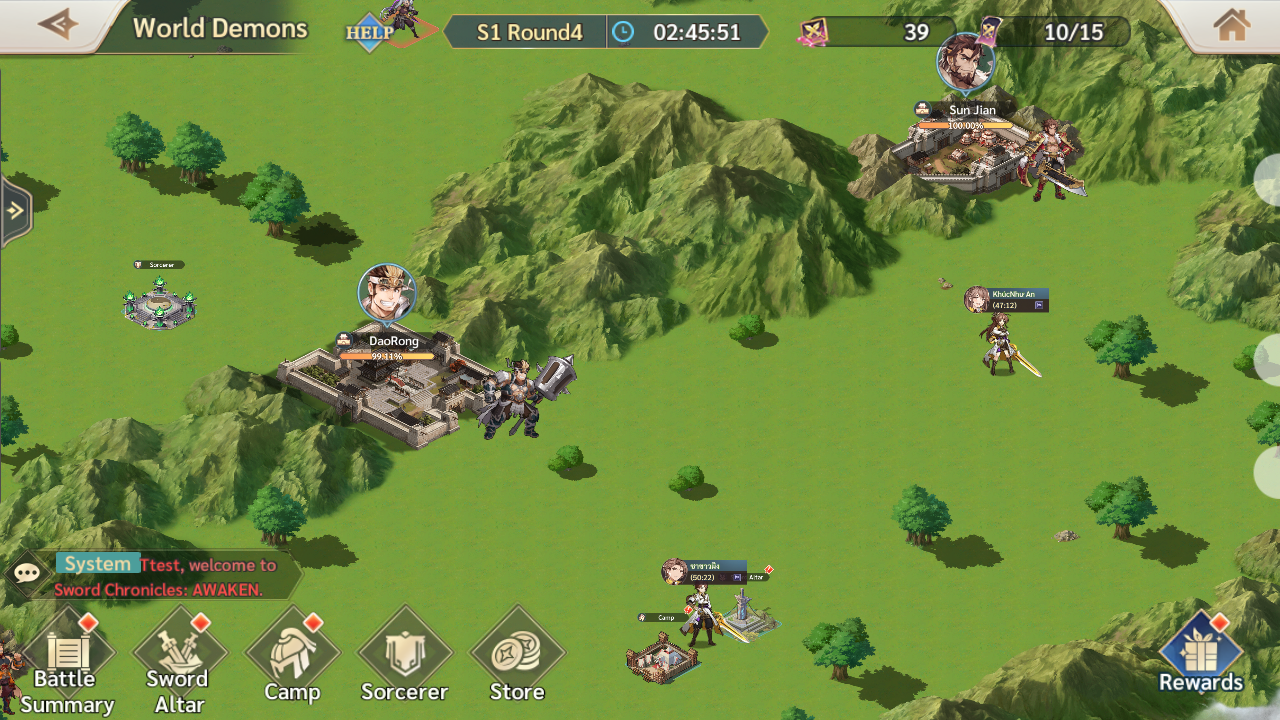Screen dimensions: 1280x720
Task: Open the HELP guide
Action: point(369,32)
